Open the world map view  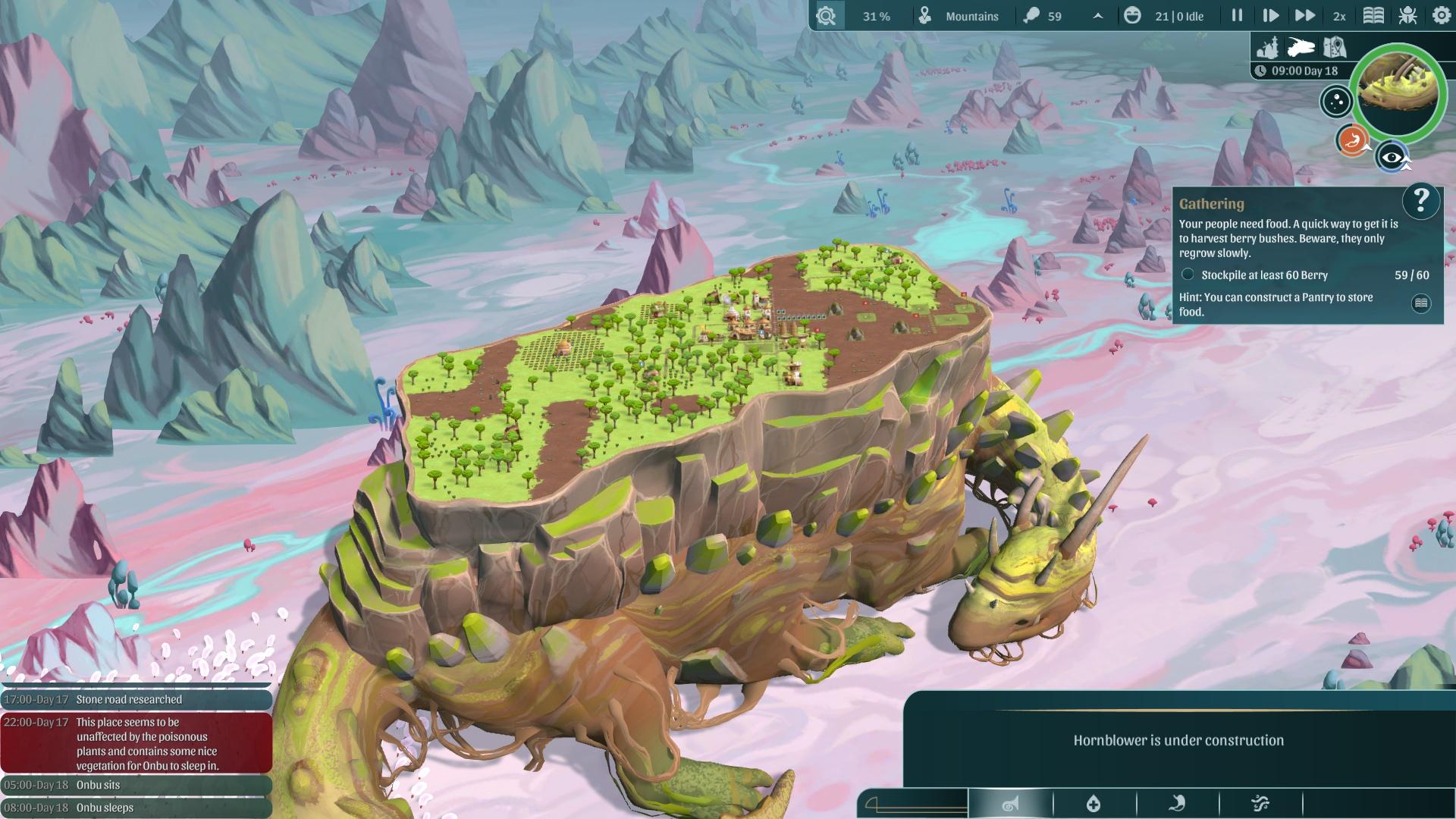1334,47
